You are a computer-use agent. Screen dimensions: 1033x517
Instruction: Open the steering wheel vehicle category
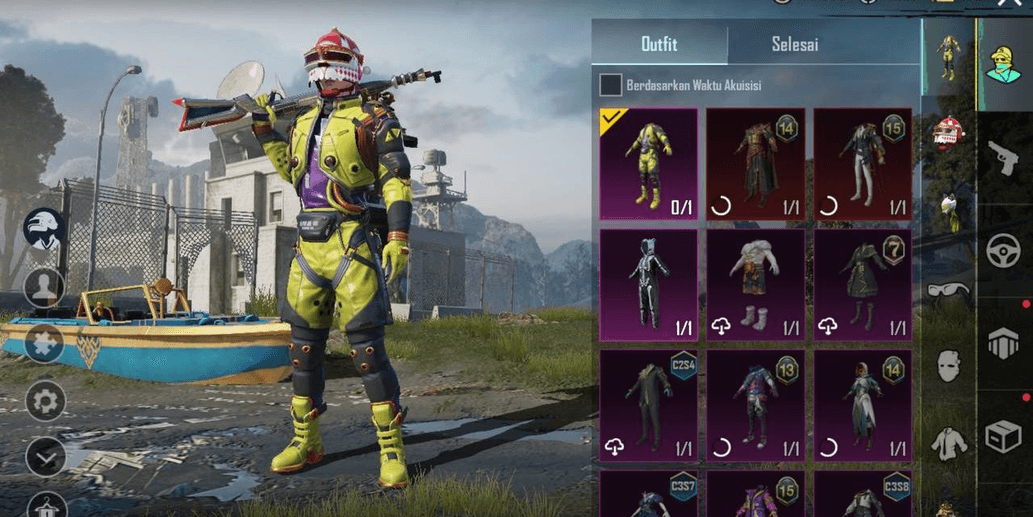[x=1003, y=251]
